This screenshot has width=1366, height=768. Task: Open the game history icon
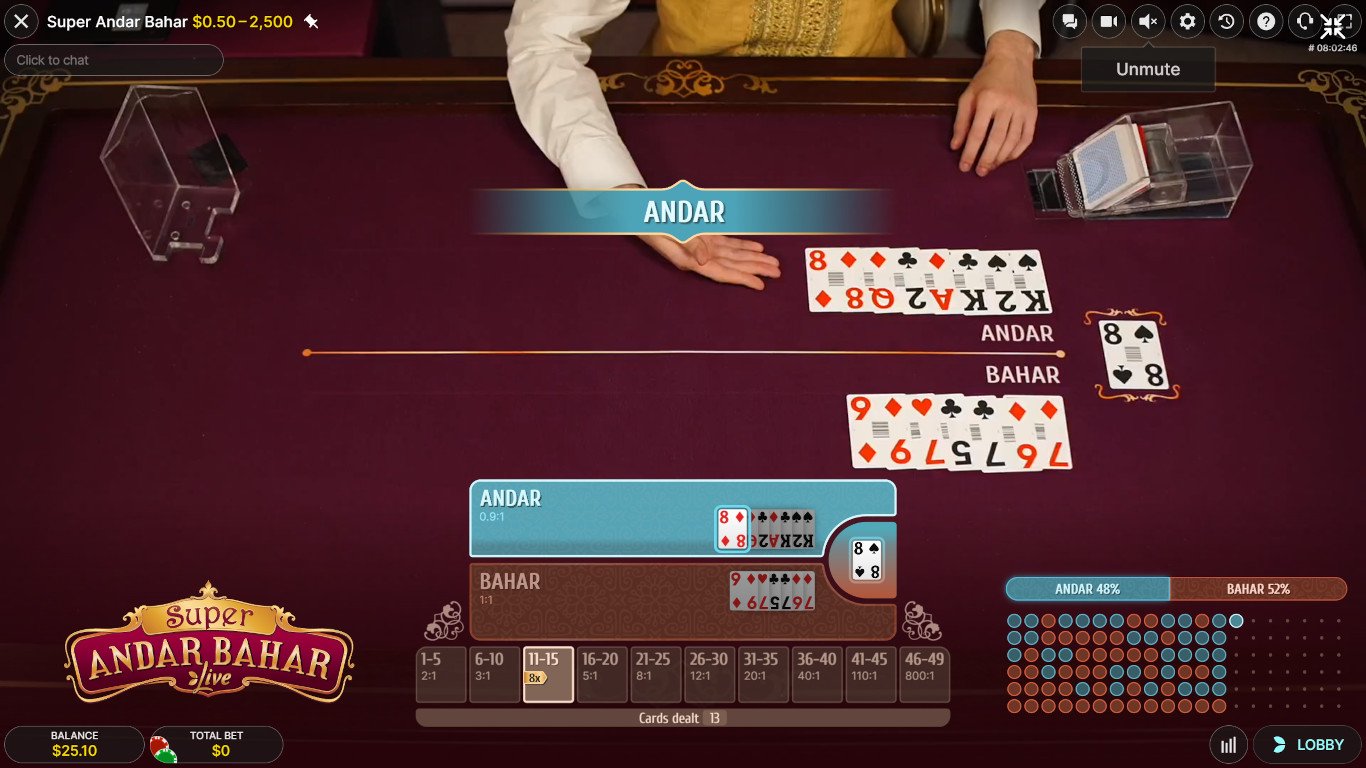point(1226,21)
